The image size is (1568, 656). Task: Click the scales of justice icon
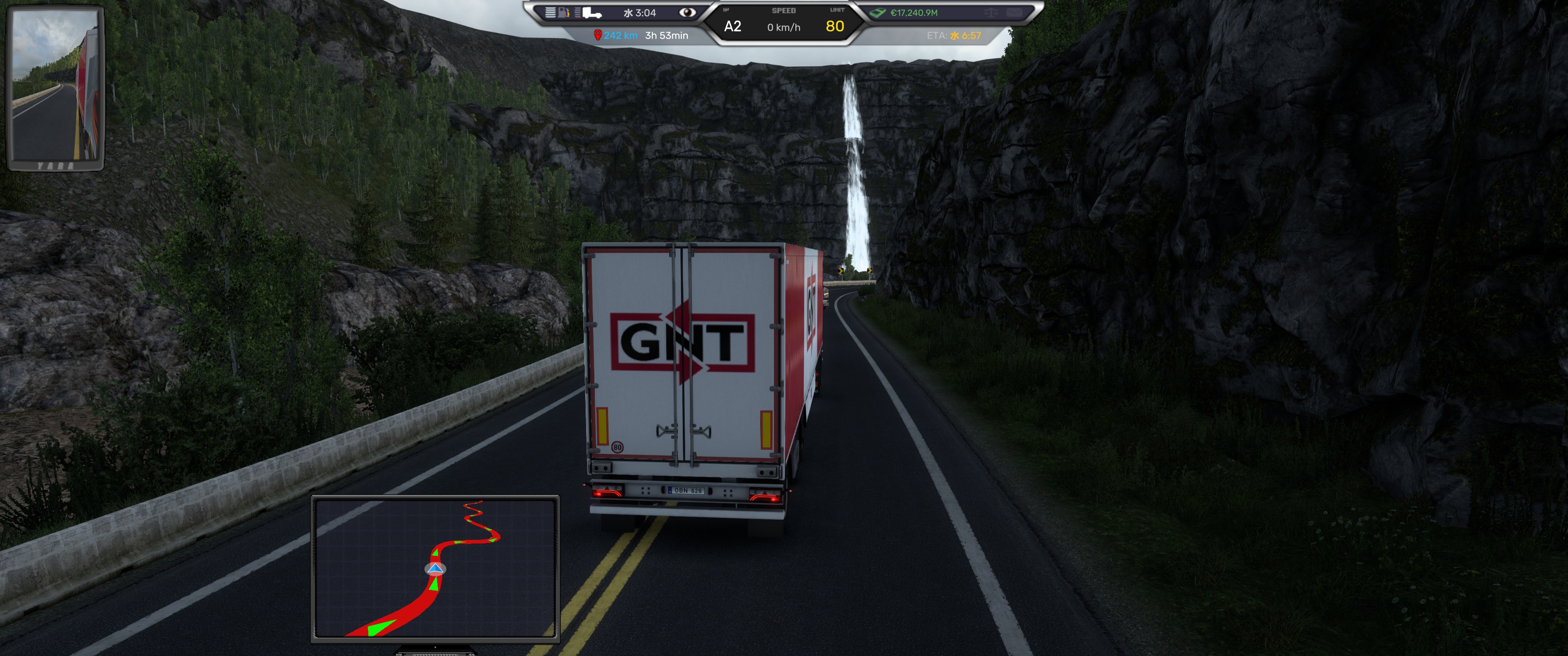tap(991, 12)
